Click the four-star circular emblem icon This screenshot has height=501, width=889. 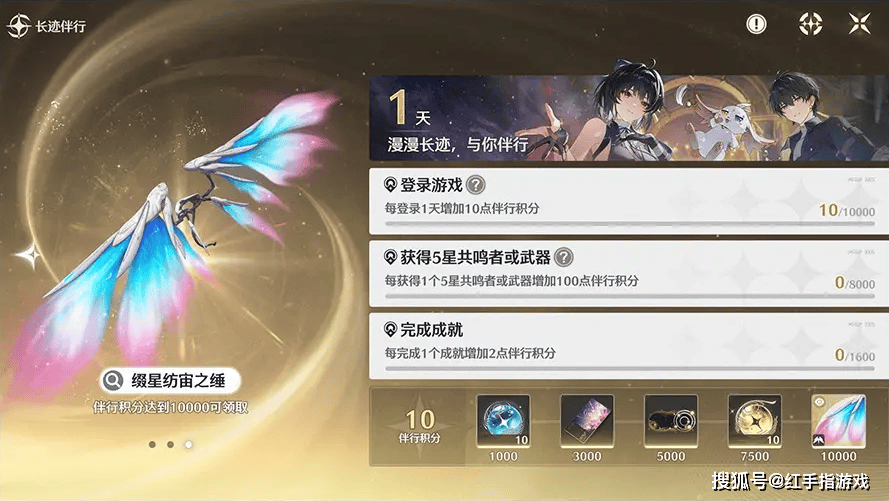[809, 24]
